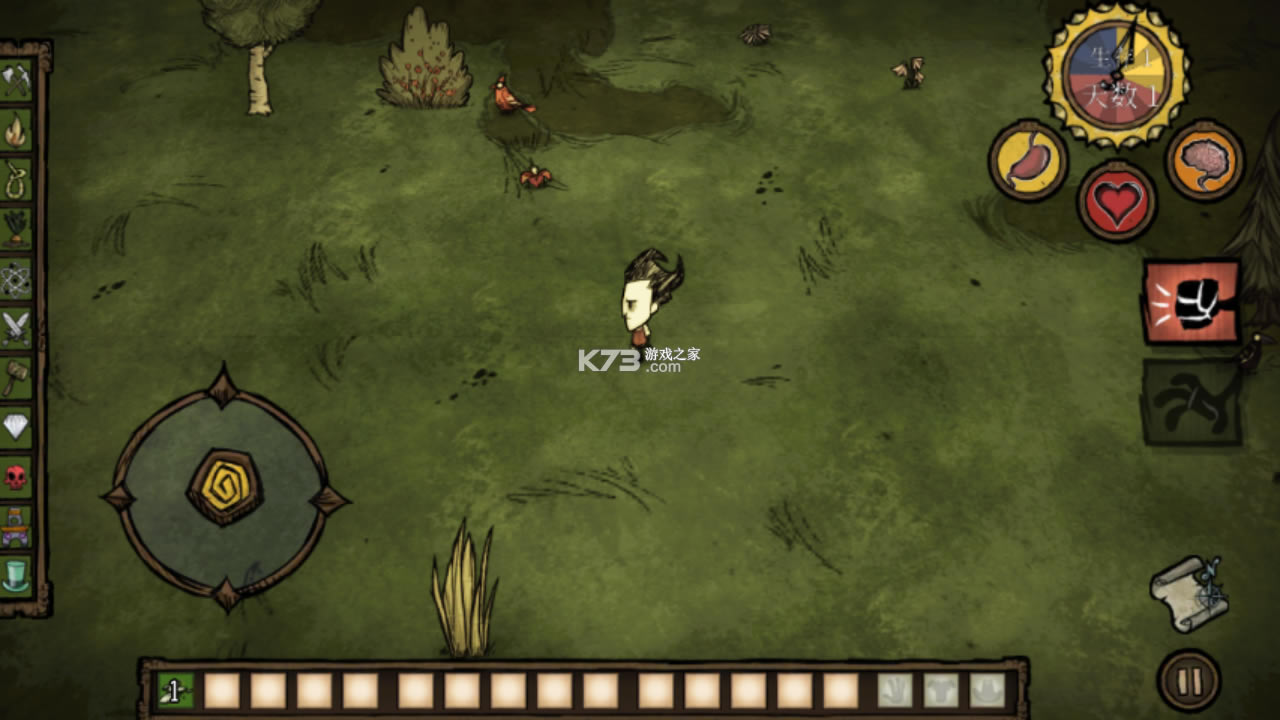
Task: Open the Science tab with atom icon
Action: (16, 278)
